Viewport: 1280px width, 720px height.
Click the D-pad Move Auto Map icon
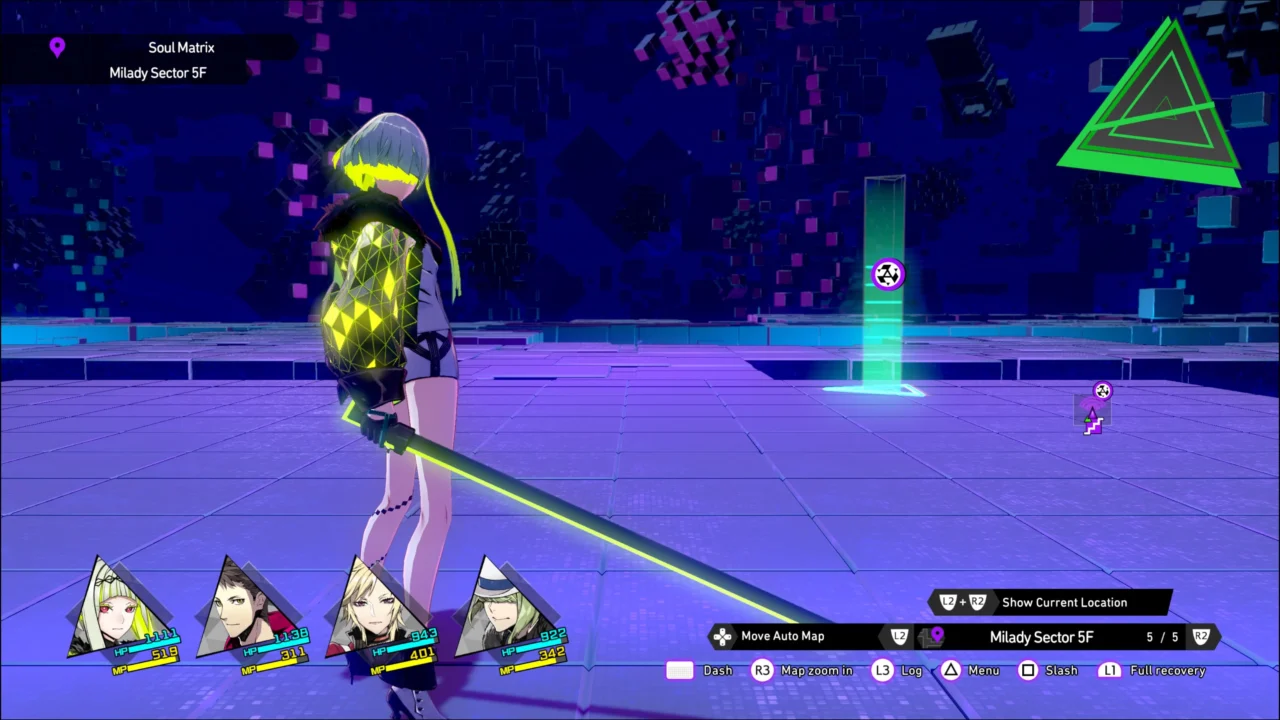point(722,636)
